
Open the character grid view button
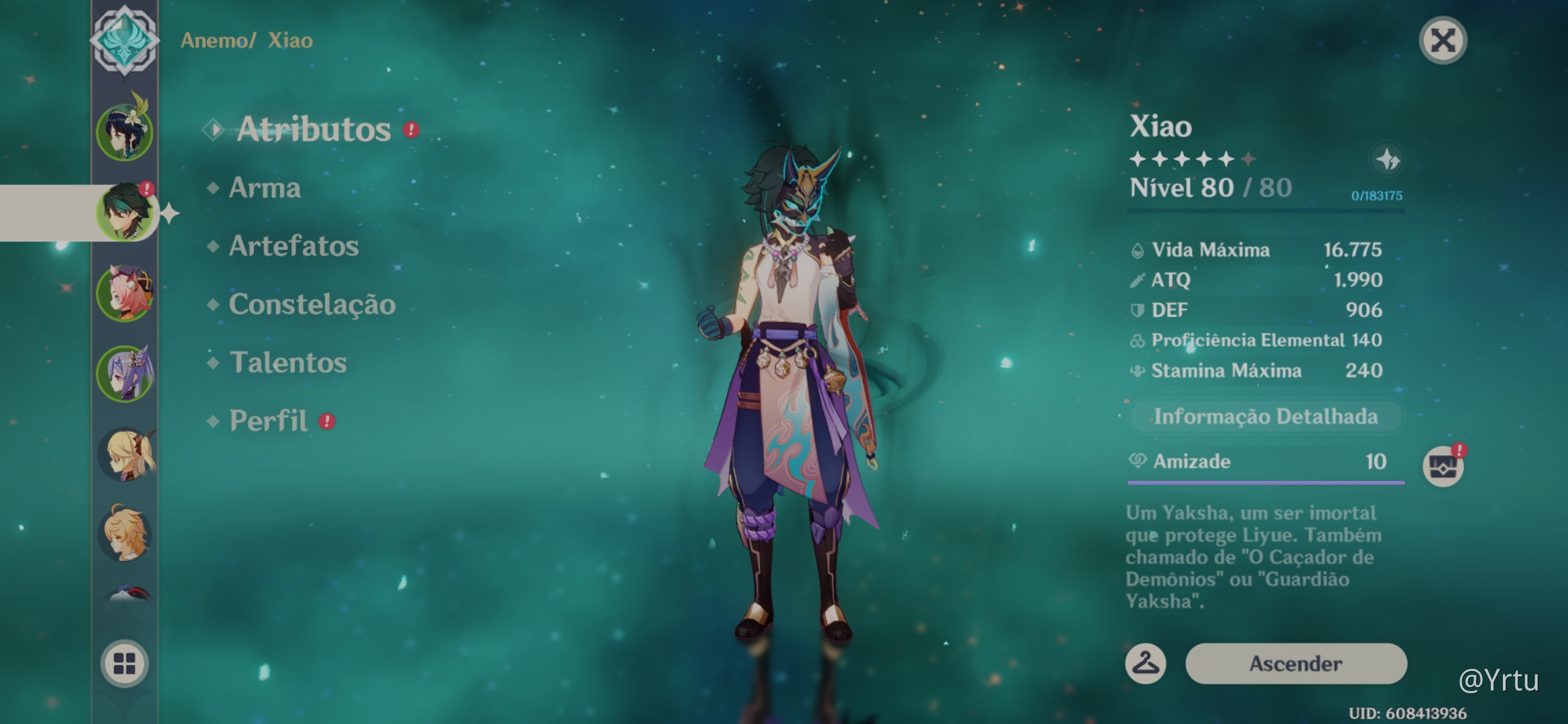pyautogui.click(x=125, y=663)
